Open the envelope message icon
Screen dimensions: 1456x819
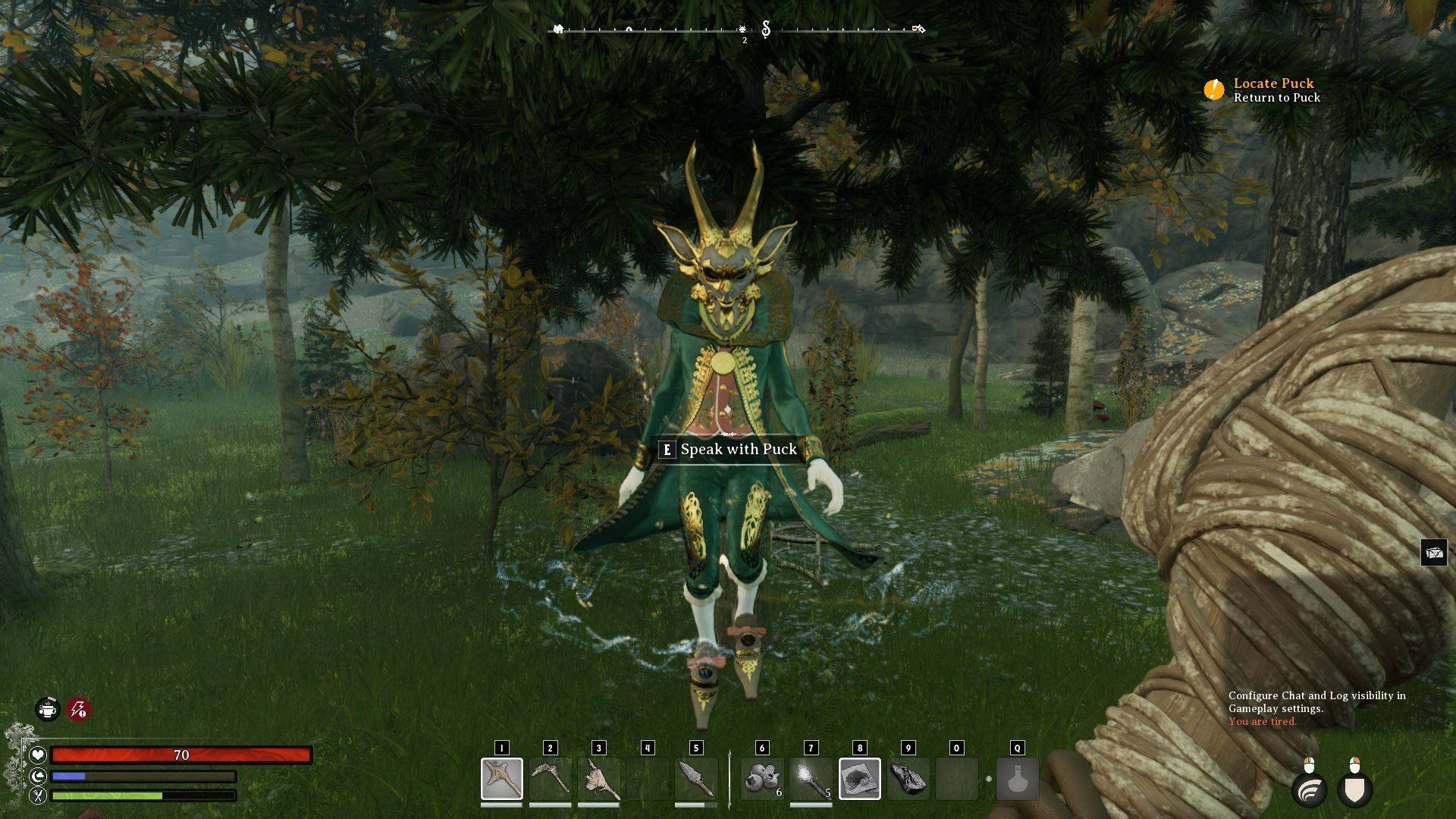pyautogui.click(x=1433, y=553)
